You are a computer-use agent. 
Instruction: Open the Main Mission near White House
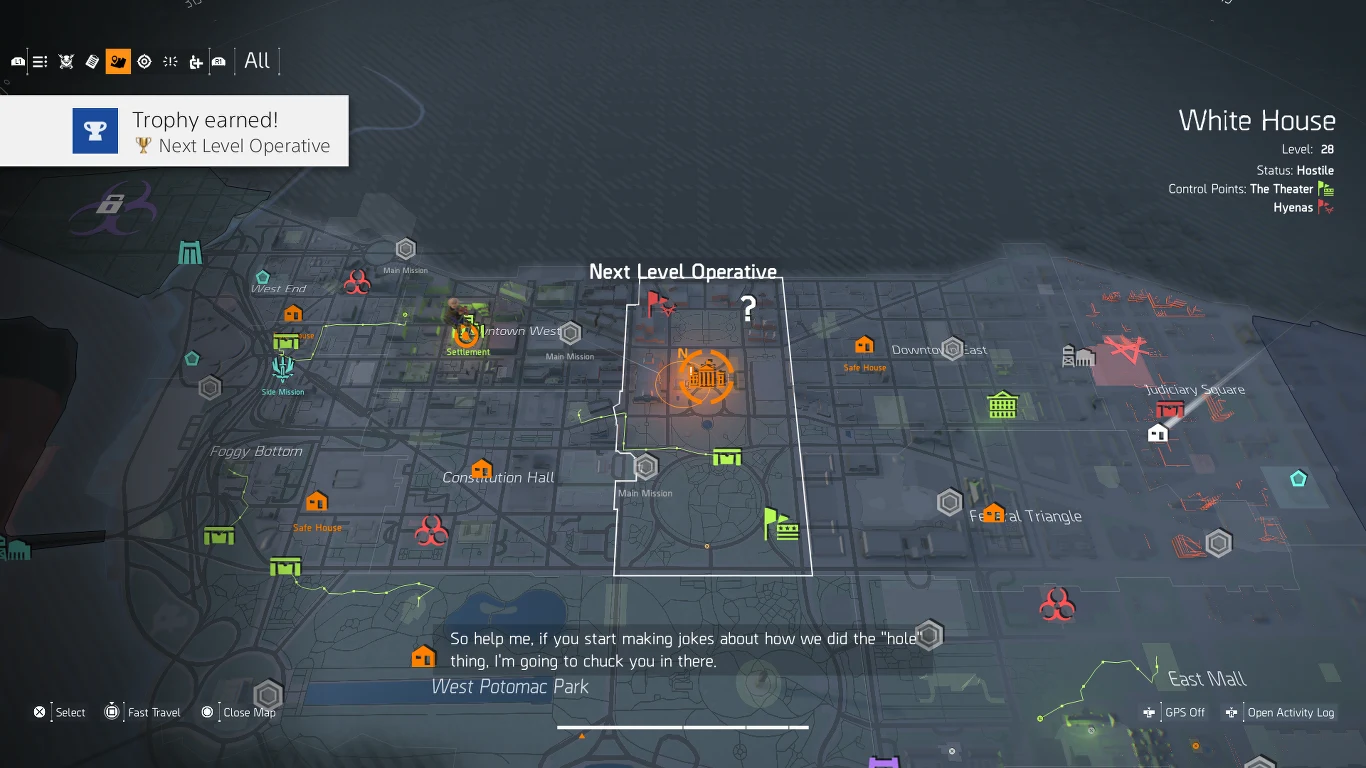pyautogui.click(x=645, y=464)
